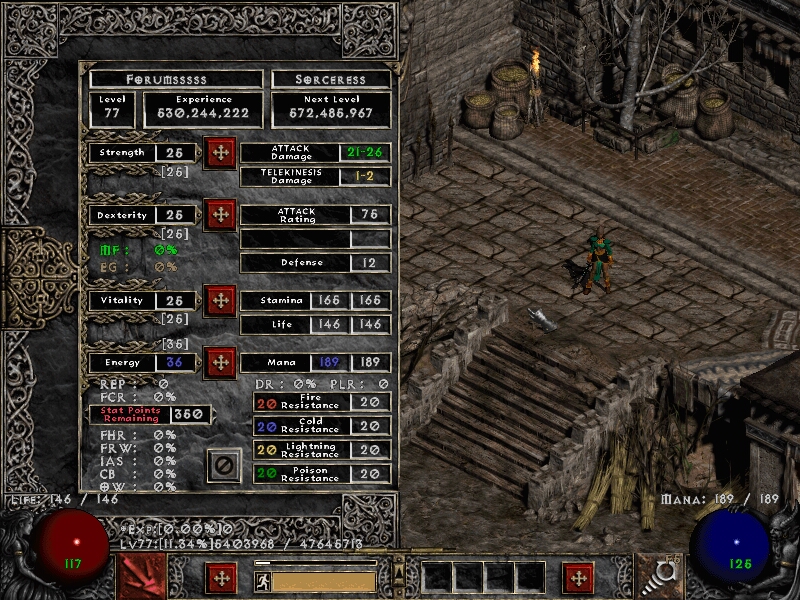
Task: Raise Energy using its red button
Action: pyautogui.click(x=220, y=362)
